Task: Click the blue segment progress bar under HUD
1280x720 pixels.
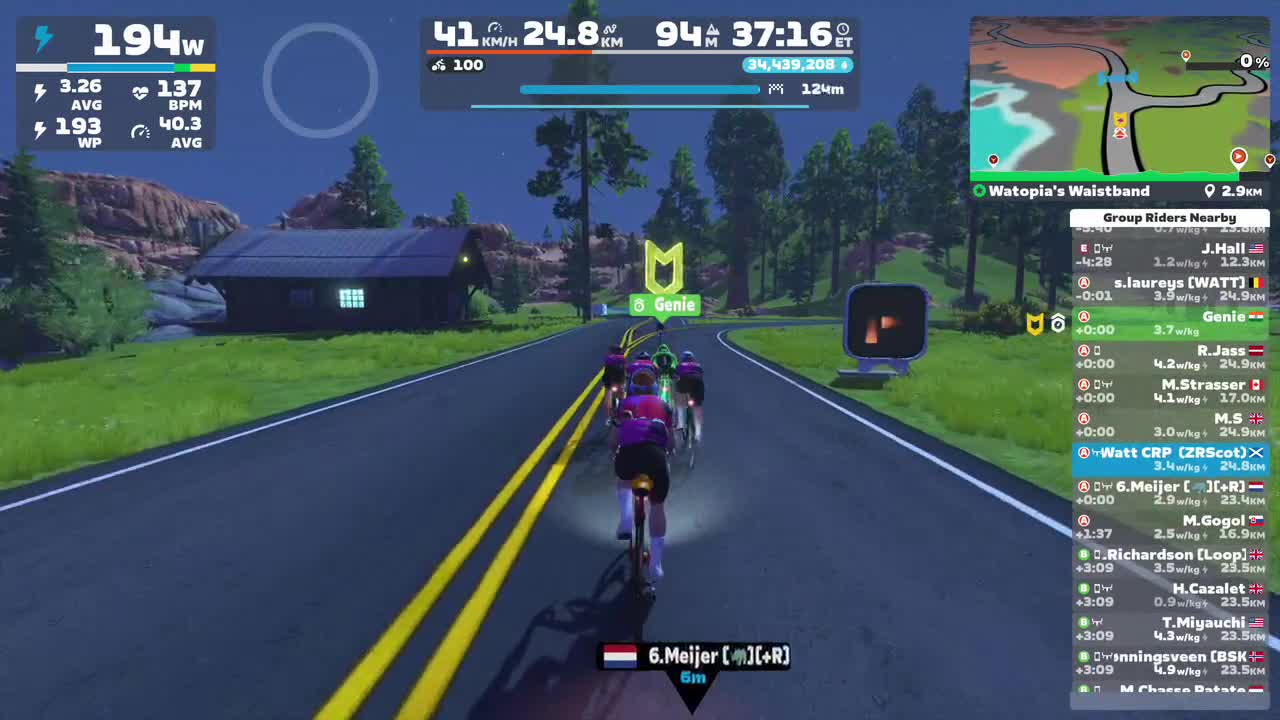Action: (640, 89)
